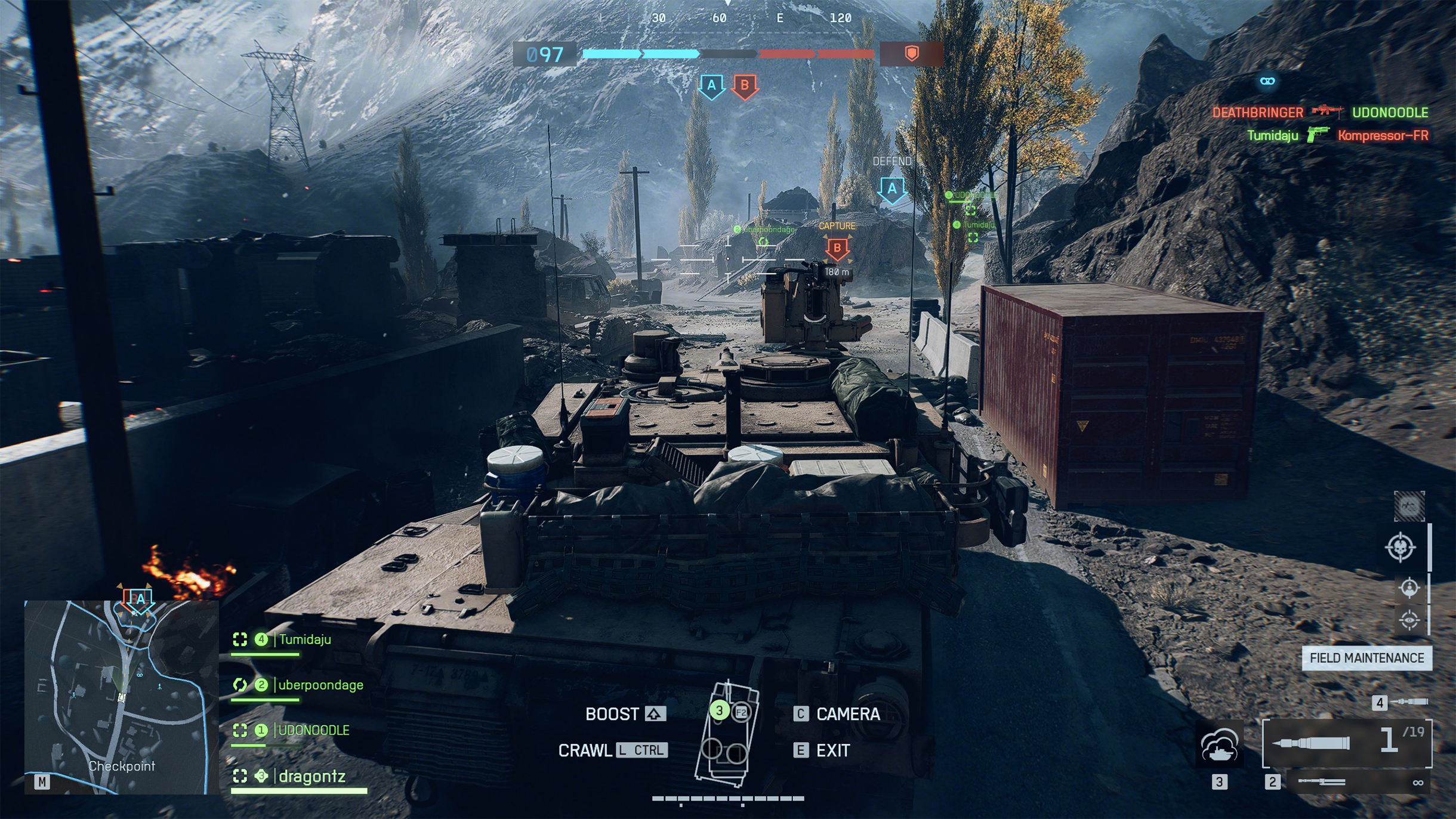Select squad member UDONOODLE in the squad list
Image resolution: width=1456 pixels, height=819 pixels.
[313, 731]
